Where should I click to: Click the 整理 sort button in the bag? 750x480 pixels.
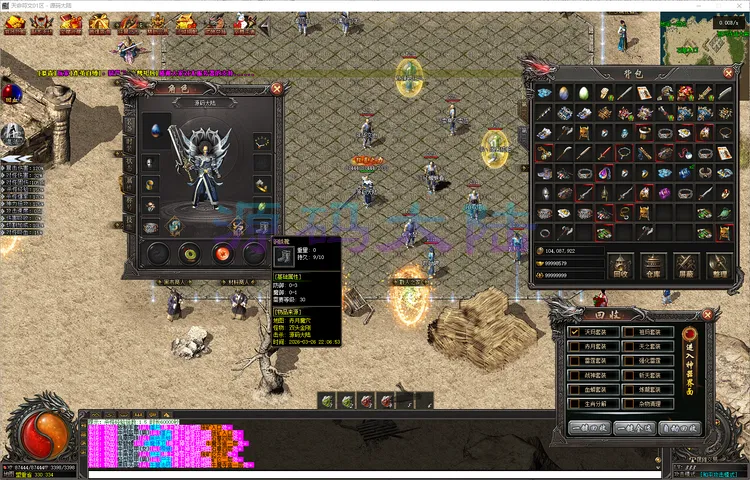coord(717,264)
